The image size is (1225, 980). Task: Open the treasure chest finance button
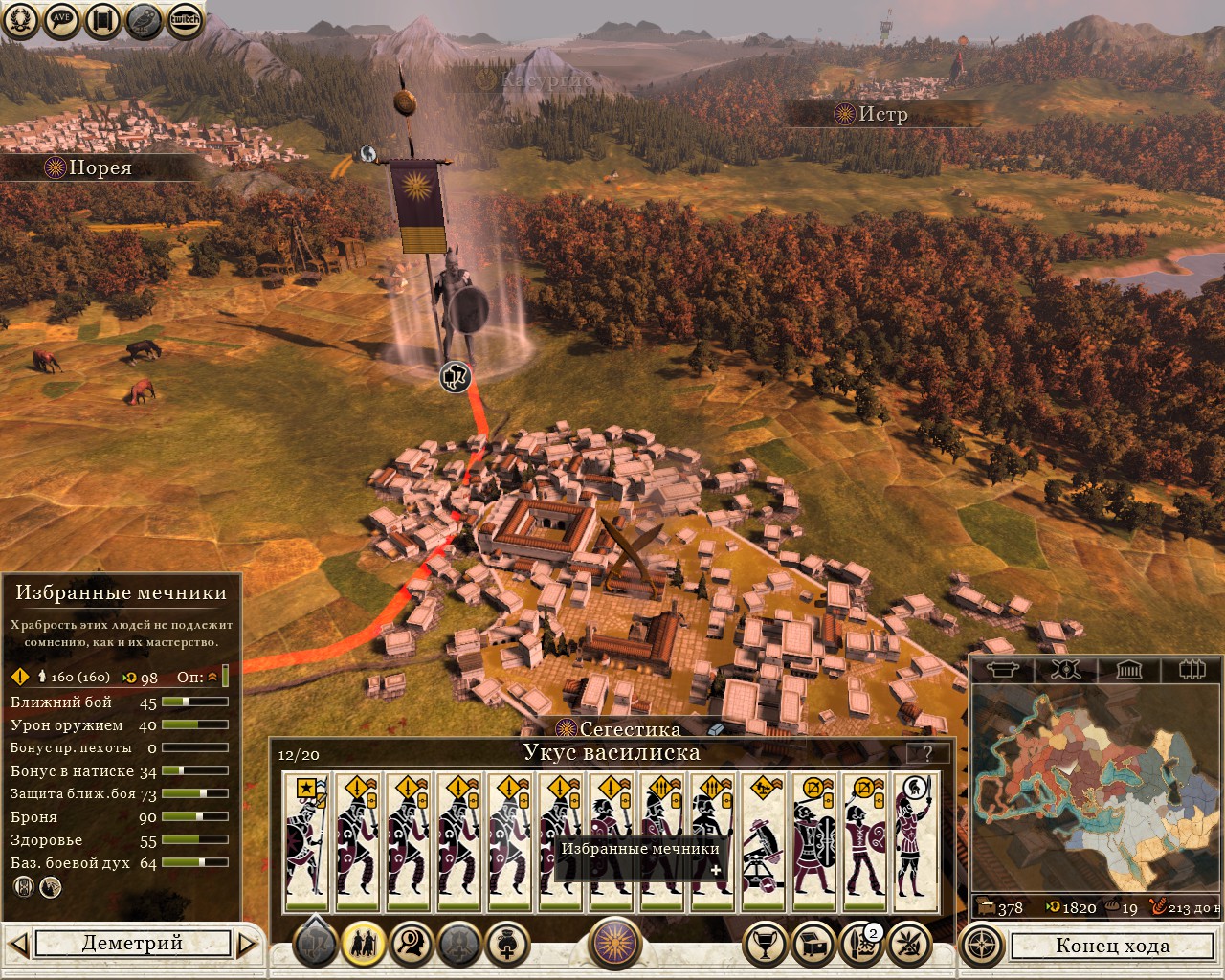(x=813, y=945)
